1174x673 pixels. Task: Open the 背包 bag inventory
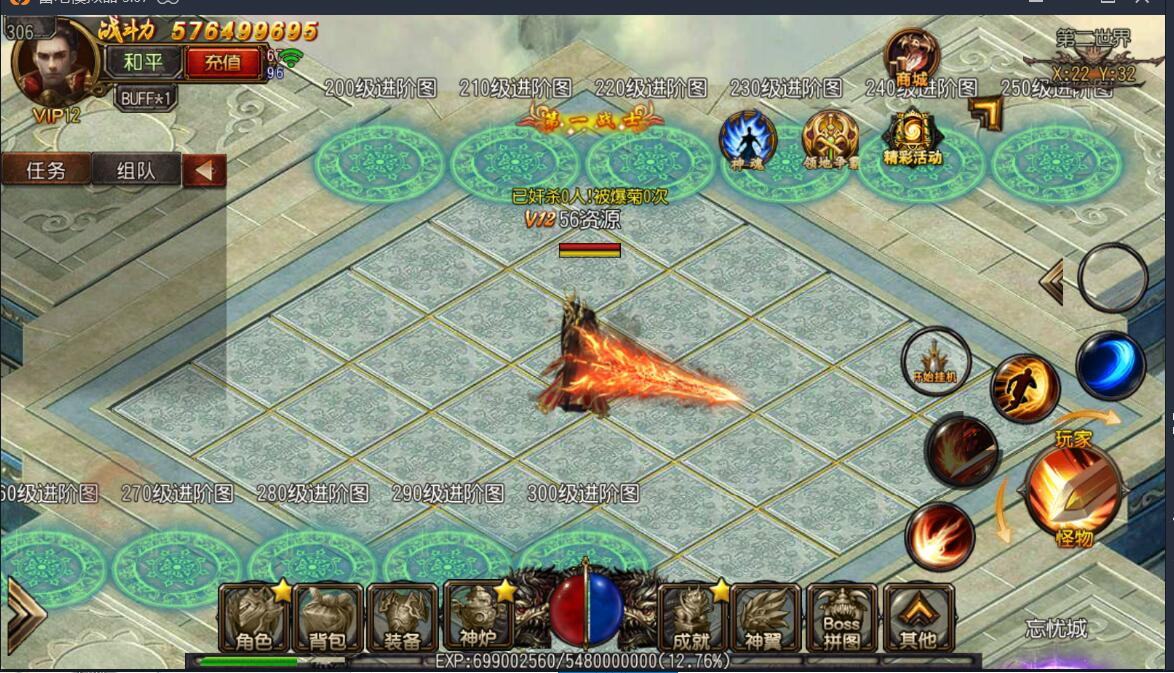click(x=328, y=617)
